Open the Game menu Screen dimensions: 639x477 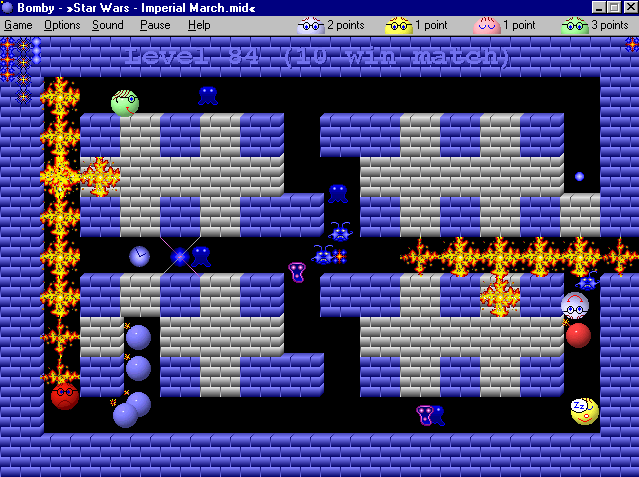18,25
